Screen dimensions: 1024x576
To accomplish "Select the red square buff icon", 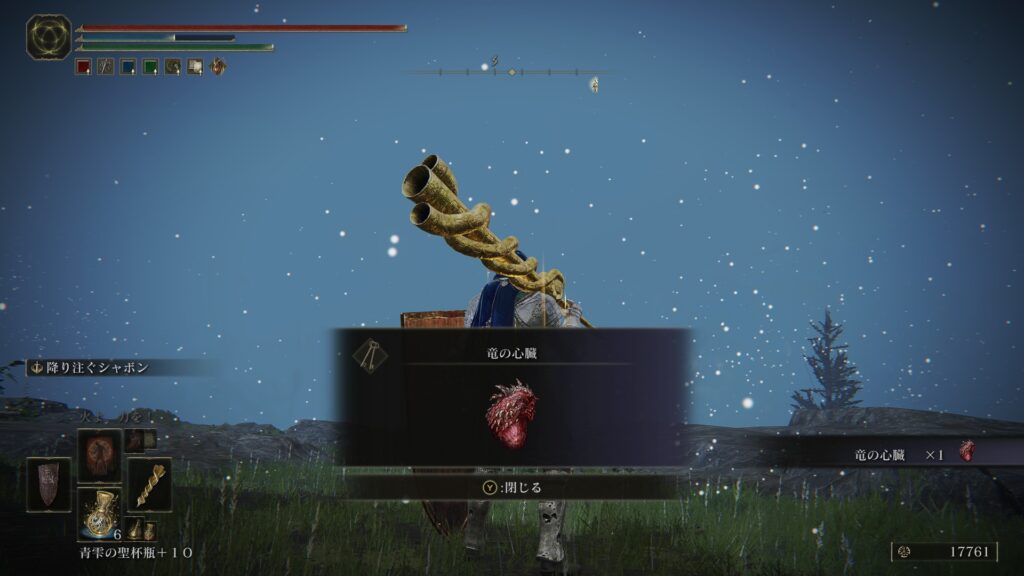I will click(84, 67).
